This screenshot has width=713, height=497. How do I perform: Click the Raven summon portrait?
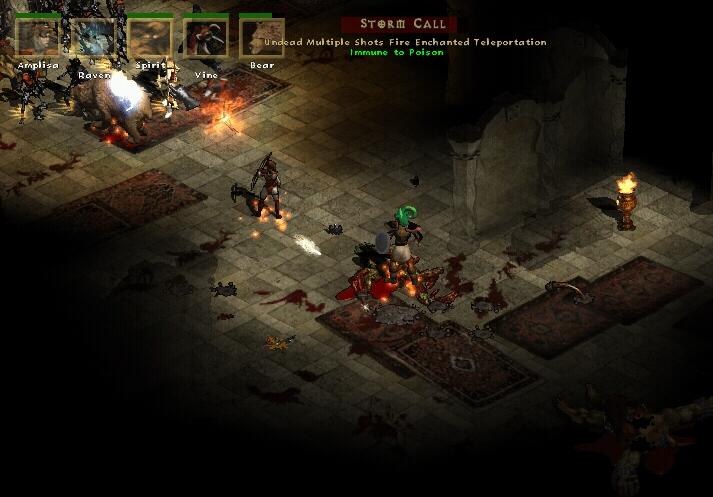click(94, 38)
